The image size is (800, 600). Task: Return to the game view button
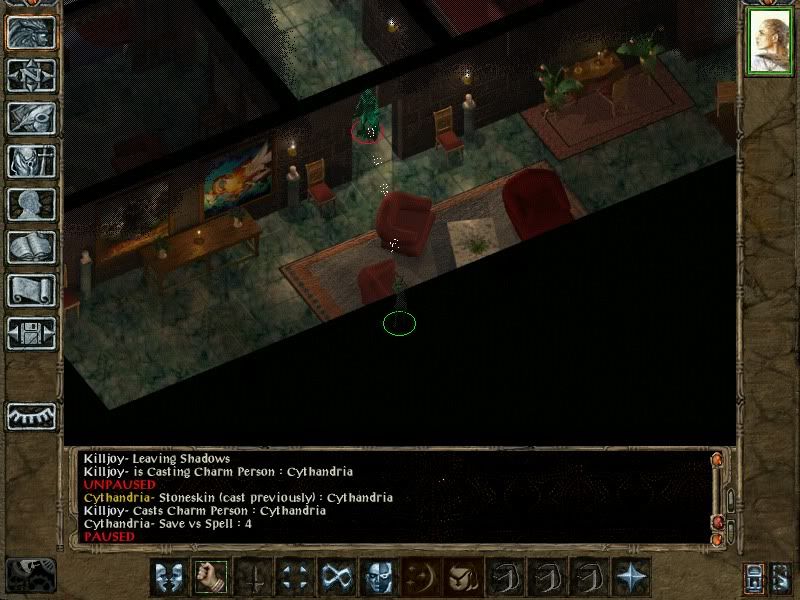[x=31, y=32]
